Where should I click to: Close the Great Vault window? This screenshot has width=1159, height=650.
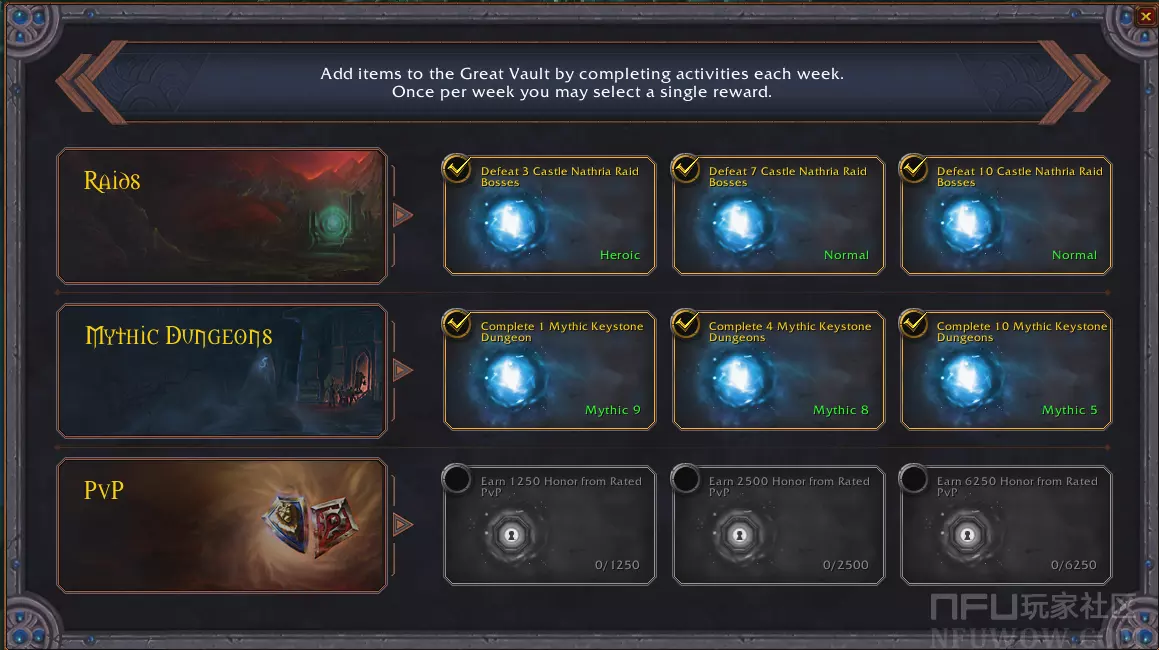tap(1145, 16)
